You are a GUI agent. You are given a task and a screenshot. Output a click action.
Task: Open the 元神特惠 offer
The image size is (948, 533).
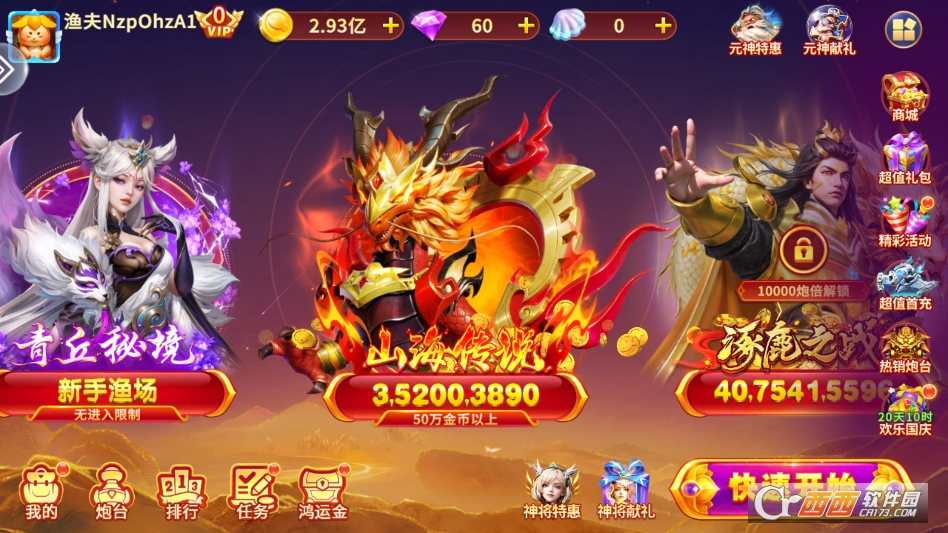(x=757, y=30)
